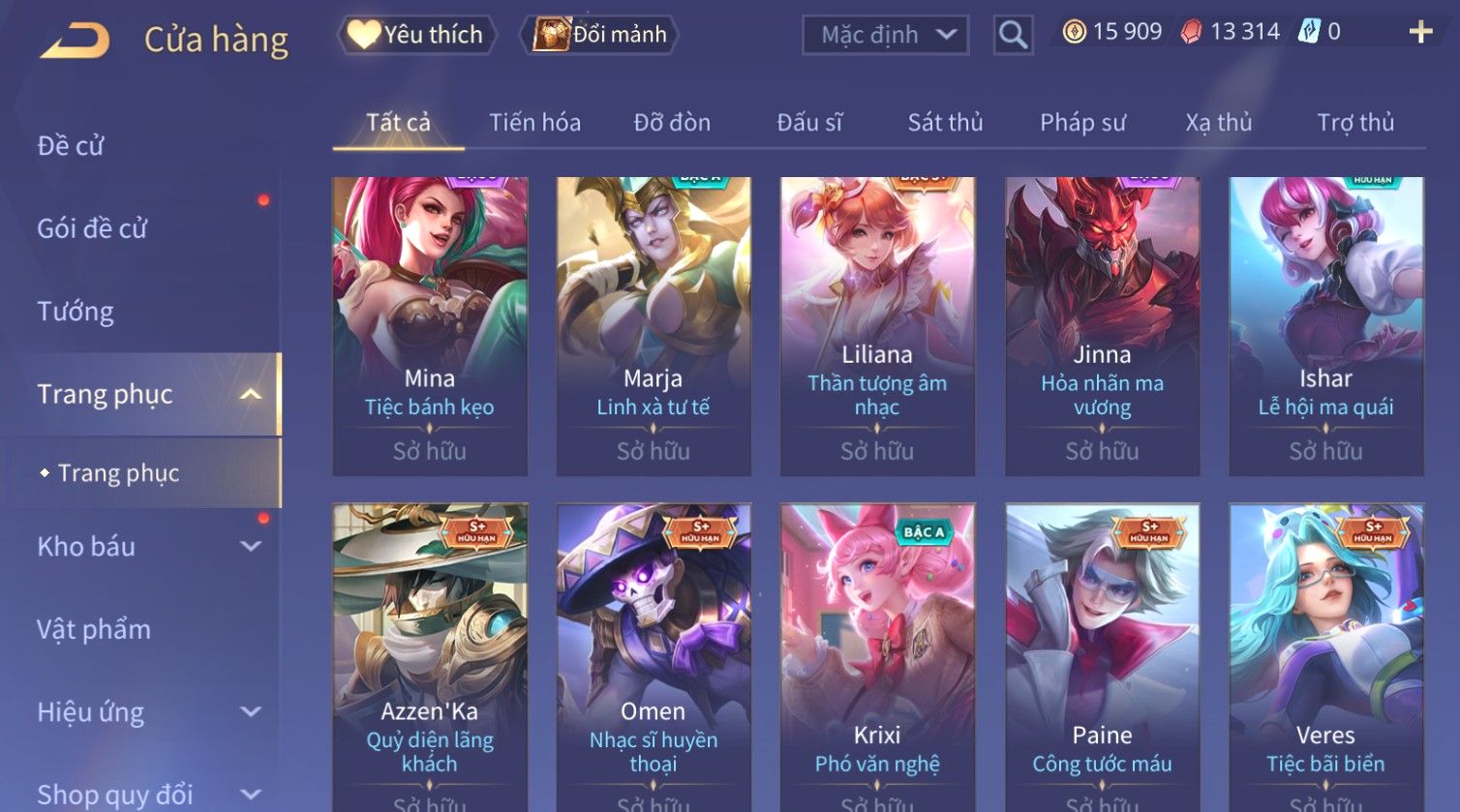
Task: Open the Vật phẩm items section
Action: (94, 629)
